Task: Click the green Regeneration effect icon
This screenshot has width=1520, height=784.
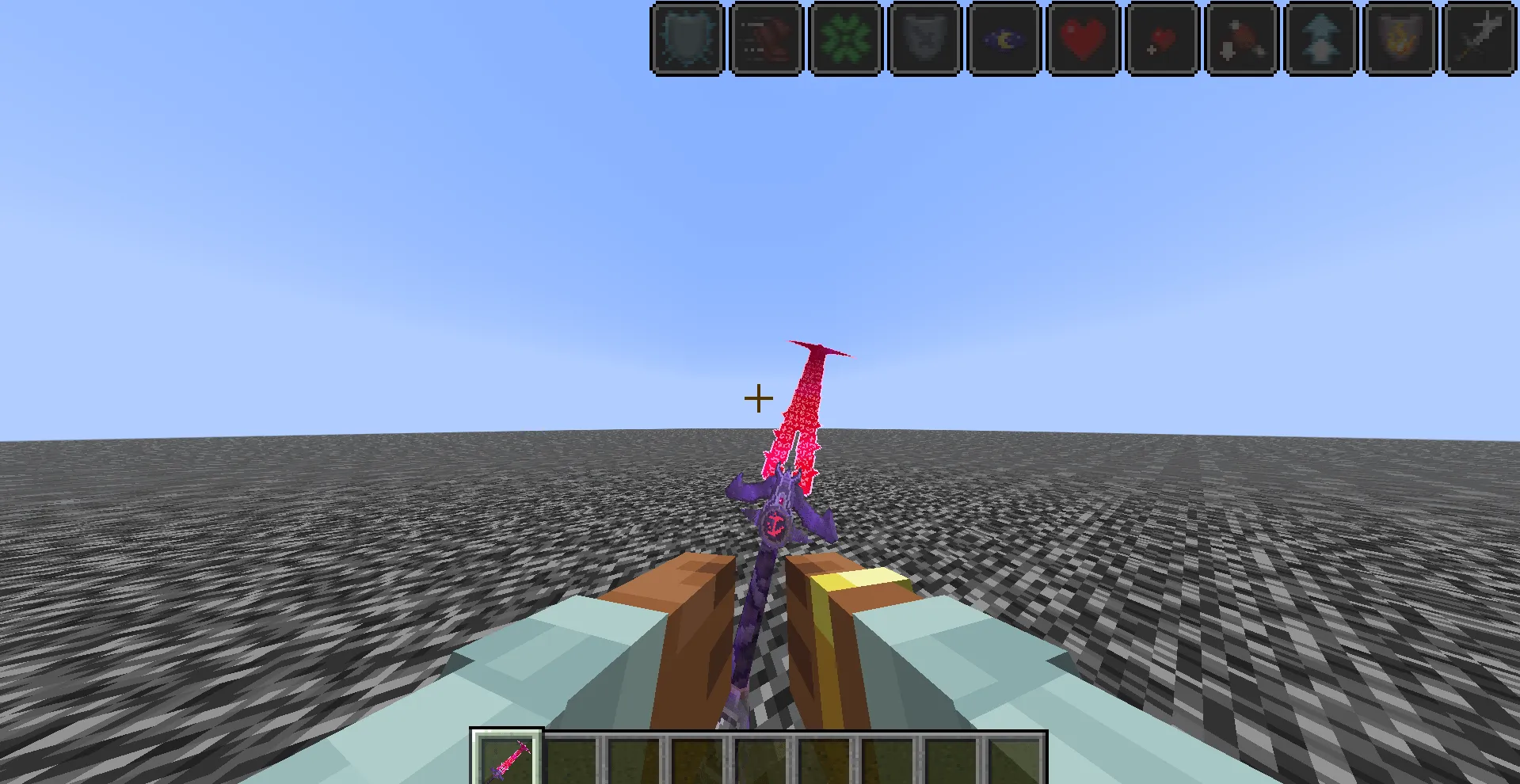Action: [845, 38]
